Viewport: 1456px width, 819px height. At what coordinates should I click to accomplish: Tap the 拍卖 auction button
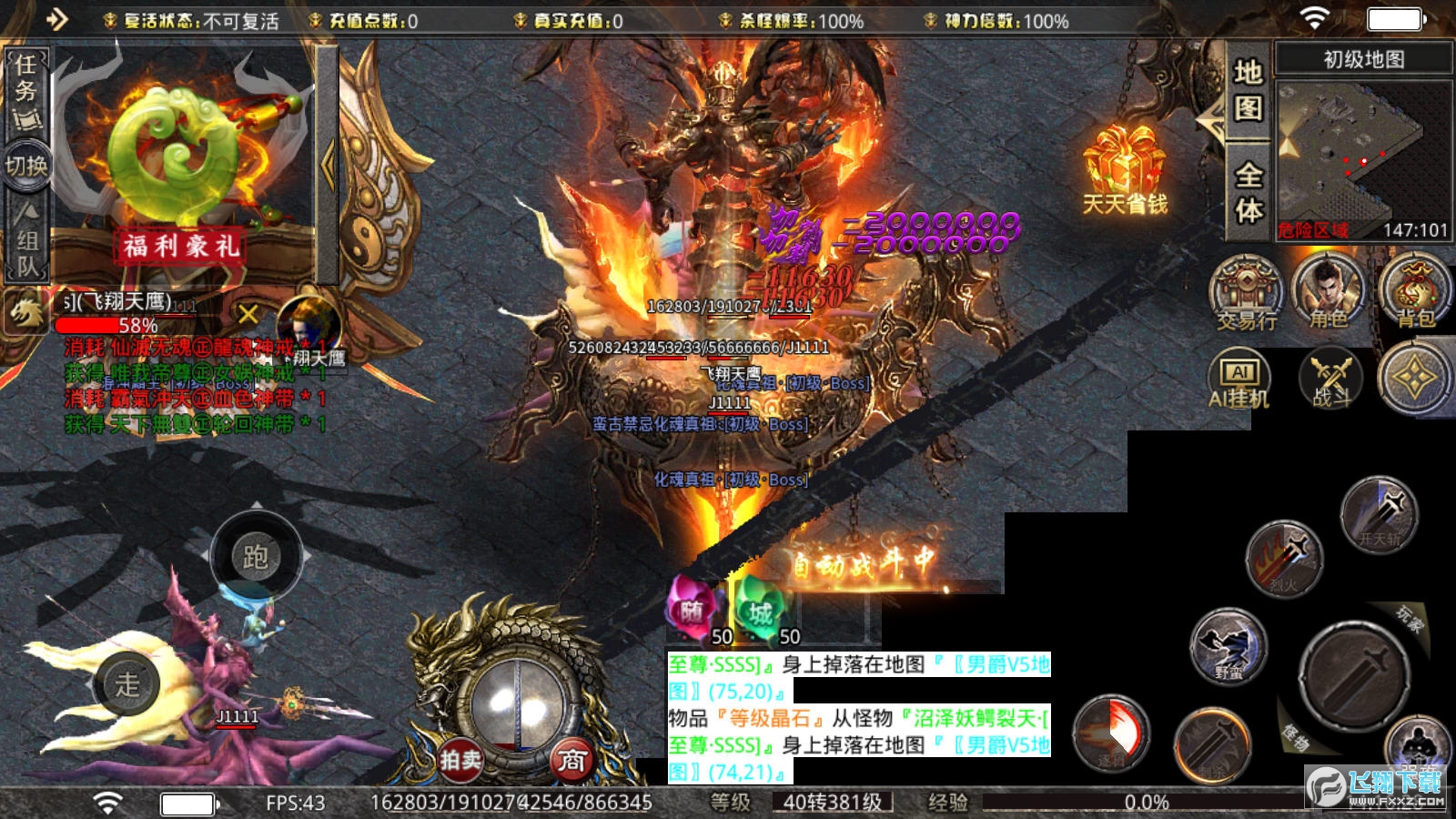coord(460,759)
